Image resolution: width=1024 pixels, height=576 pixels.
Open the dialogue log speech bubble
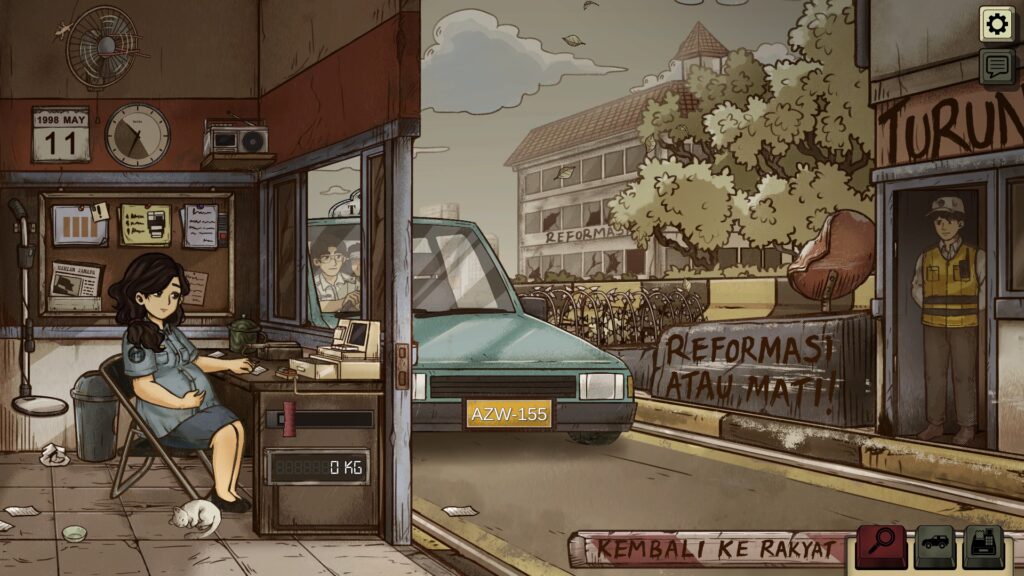pyautogui.click(x=996, y=67)
